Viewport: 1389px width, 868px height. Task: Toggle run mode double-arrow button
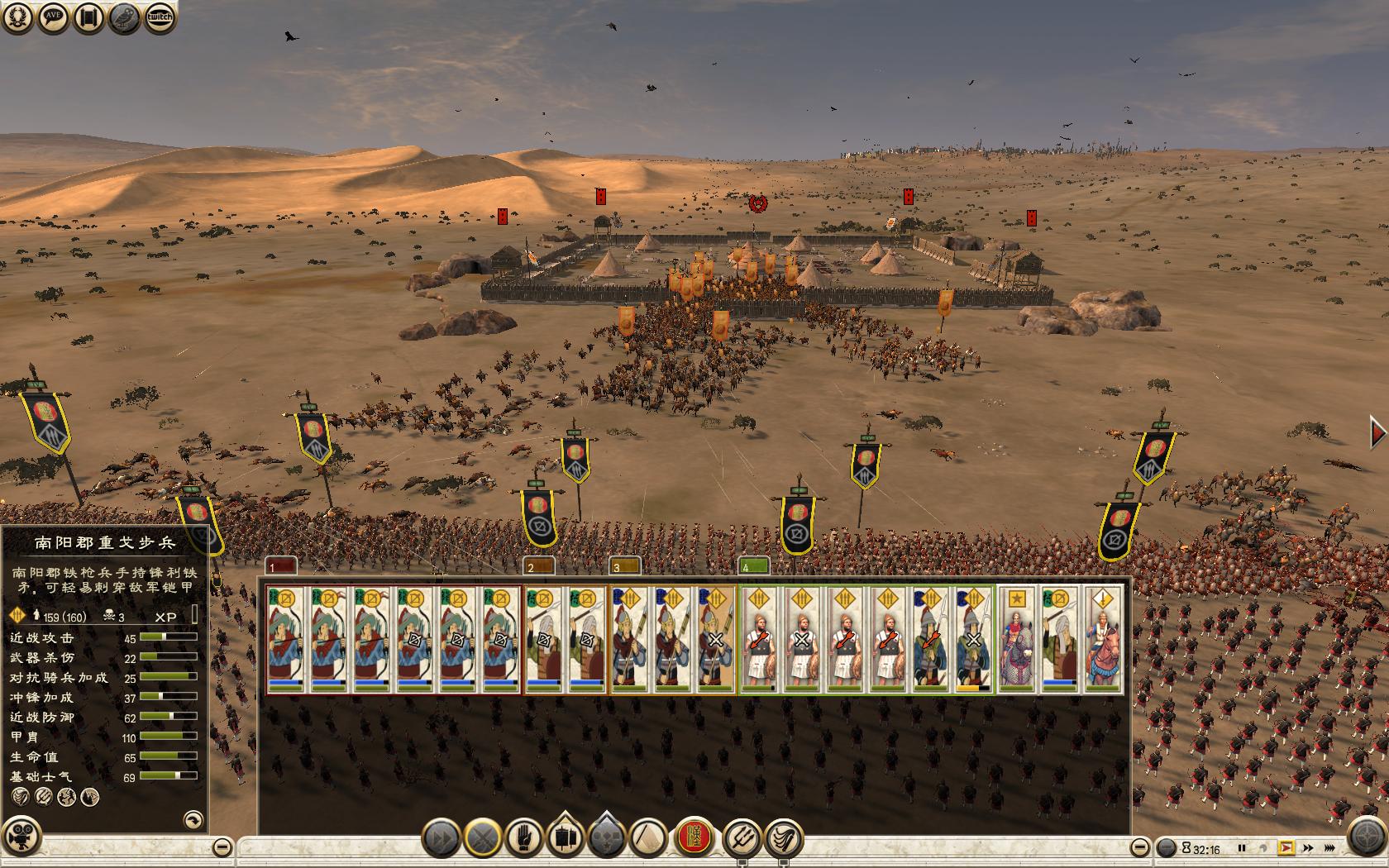[442, 838]
